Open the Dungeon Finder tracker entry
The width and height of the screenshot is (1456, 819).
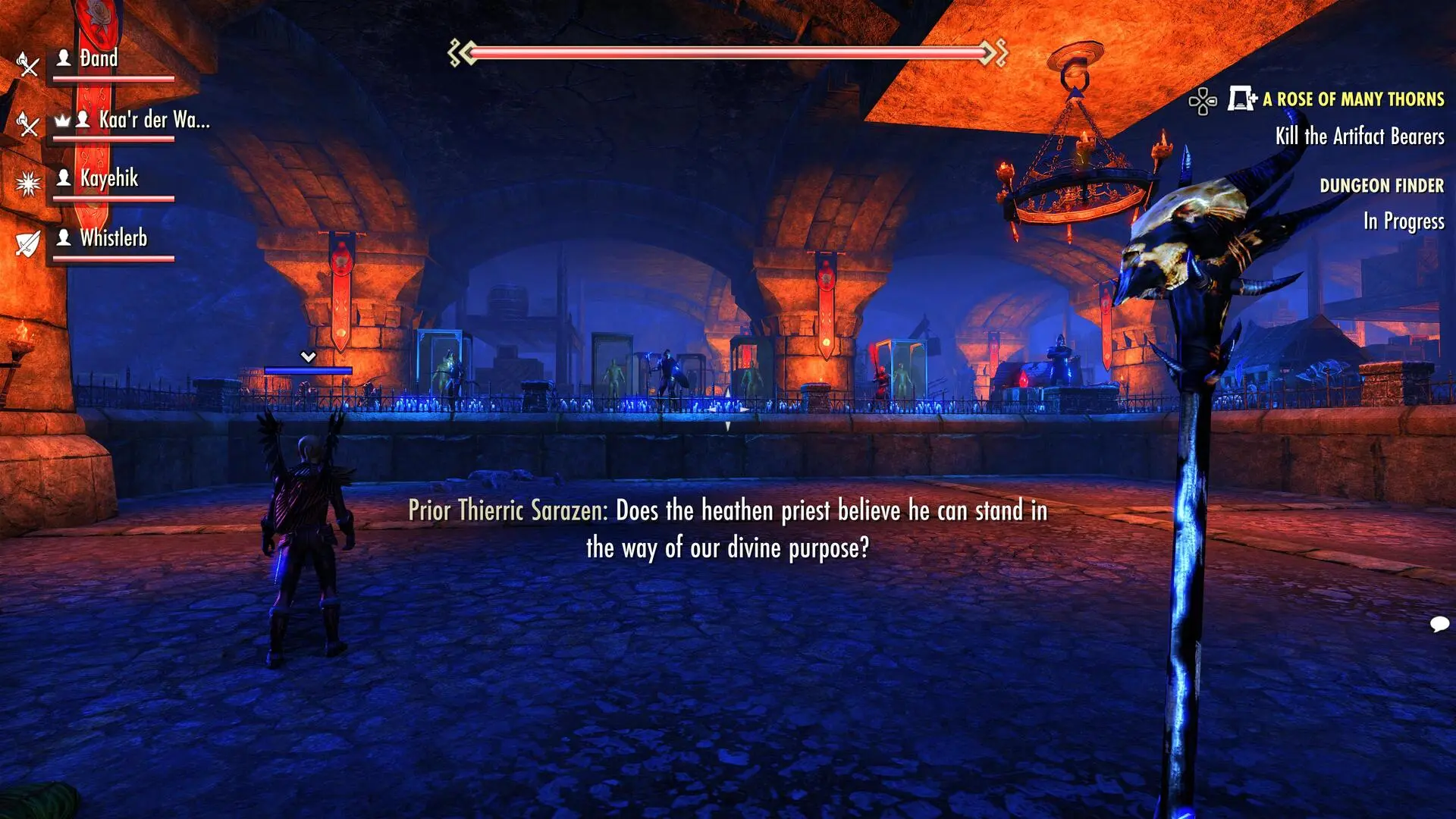(1381, 186)
